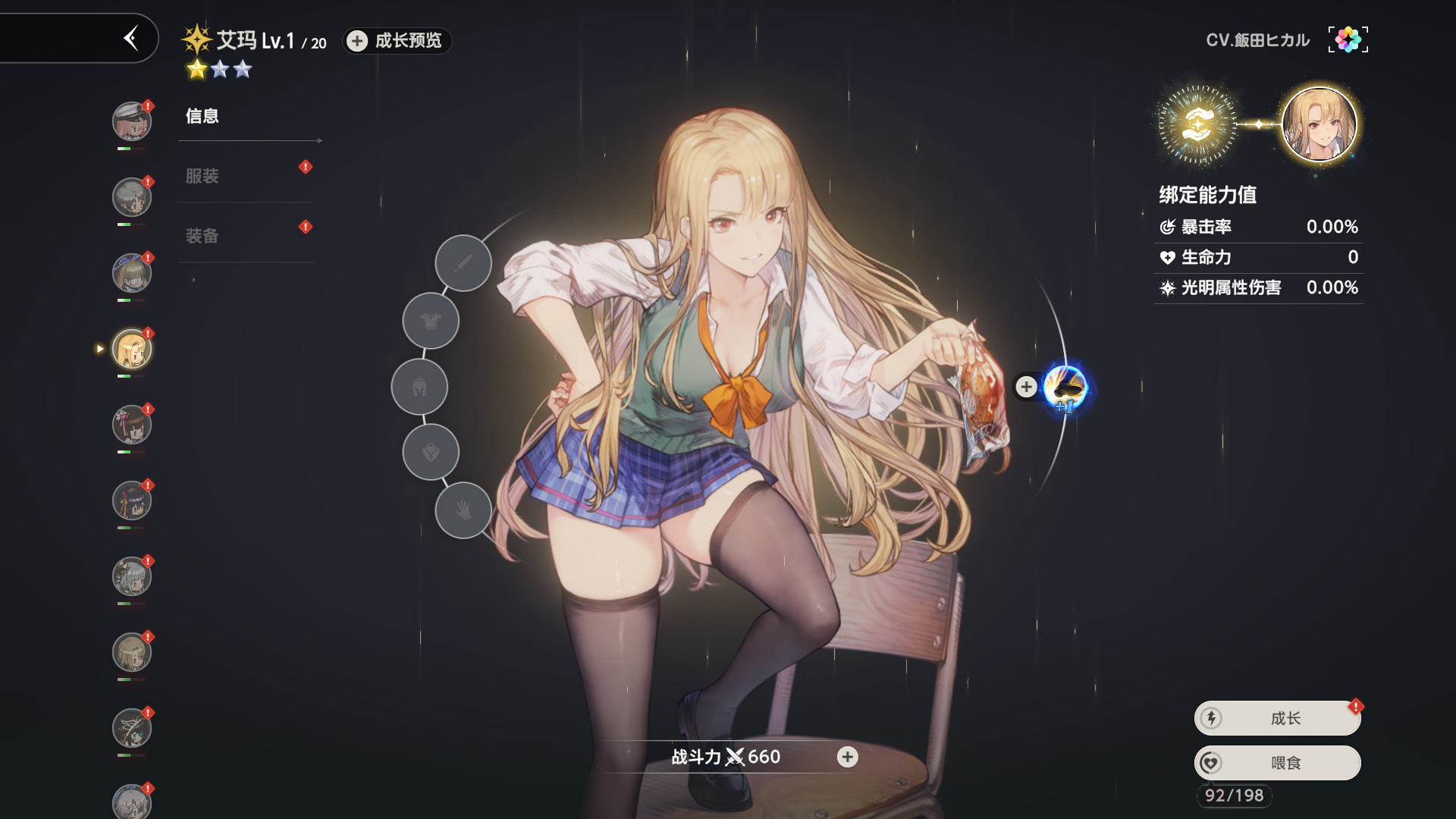Open the 服装 costume tab
The height and width of the screenshot is (819, 1456).
click(202, 176)
